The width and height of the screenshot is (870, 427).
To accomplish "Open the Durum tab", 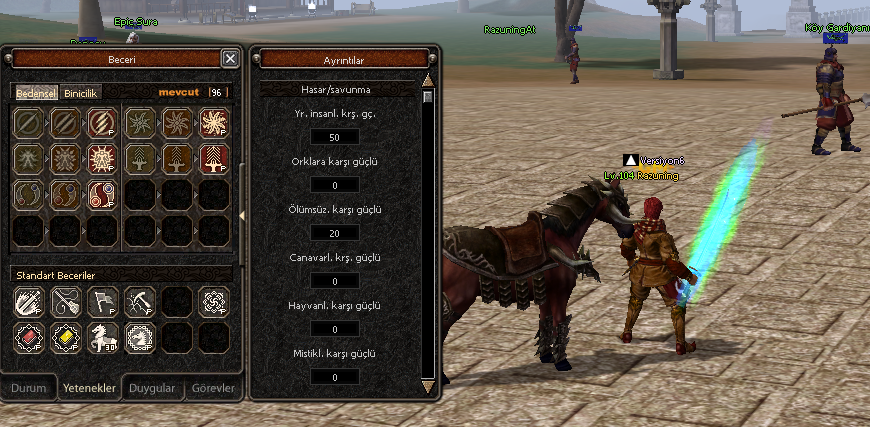I will 29,388.
